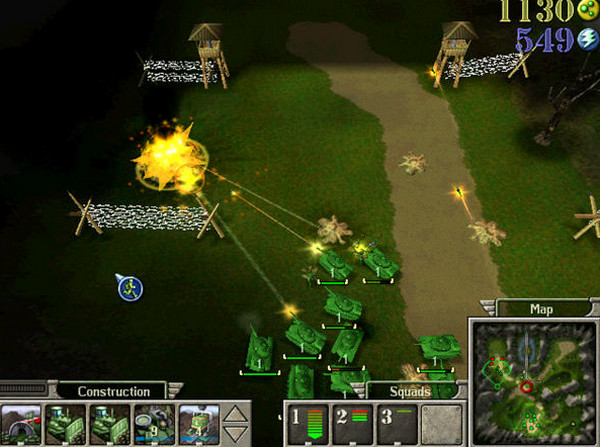Screen dimensions: 600x447
Task: Select squad 1 in Squads panel
Action: (308, 422)
